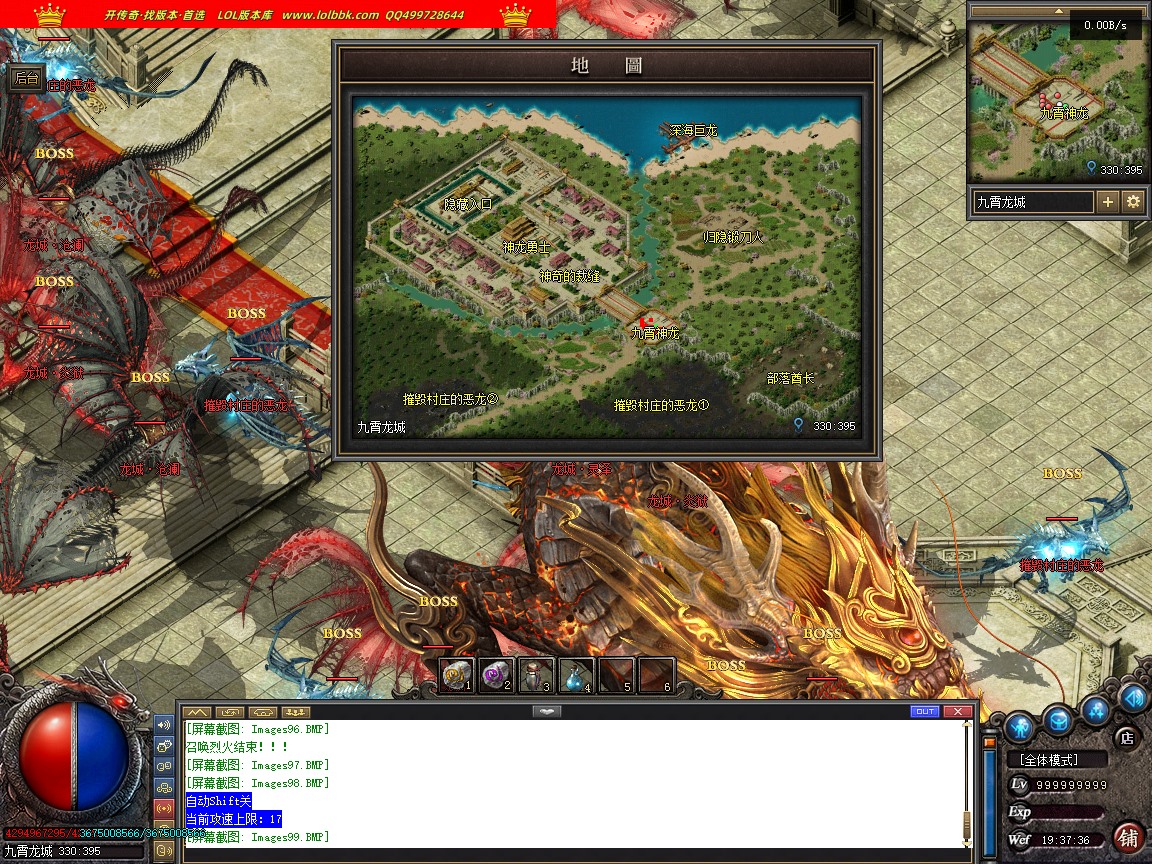The image size is (1152, 864).
Task: Toggle the sound speaker orb
Action: pyautogui.click(x=1133, y=698)
